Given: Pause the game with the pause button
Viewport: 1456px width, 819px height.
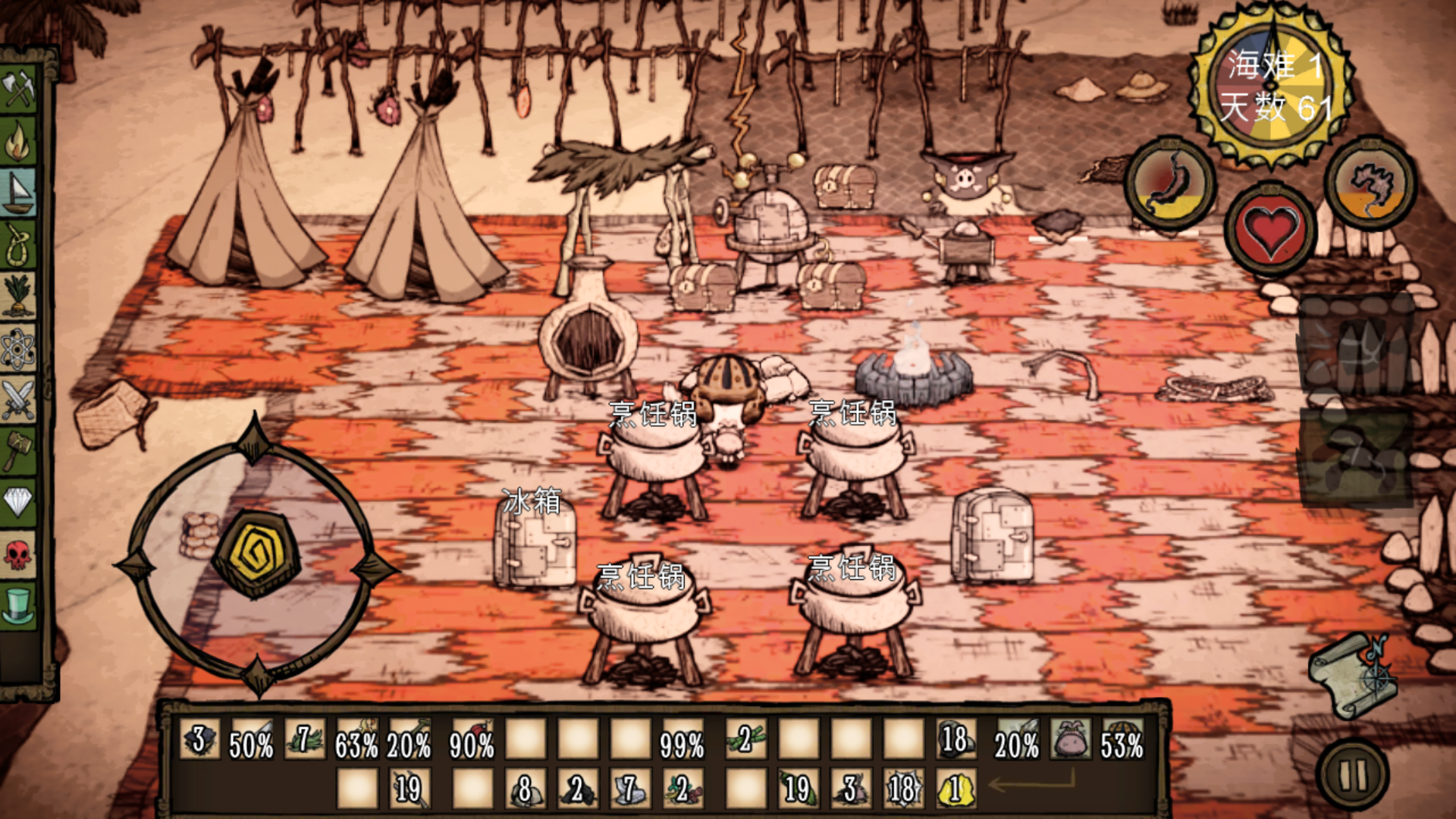Looking at the screenshot, I should coord(1354,775).
